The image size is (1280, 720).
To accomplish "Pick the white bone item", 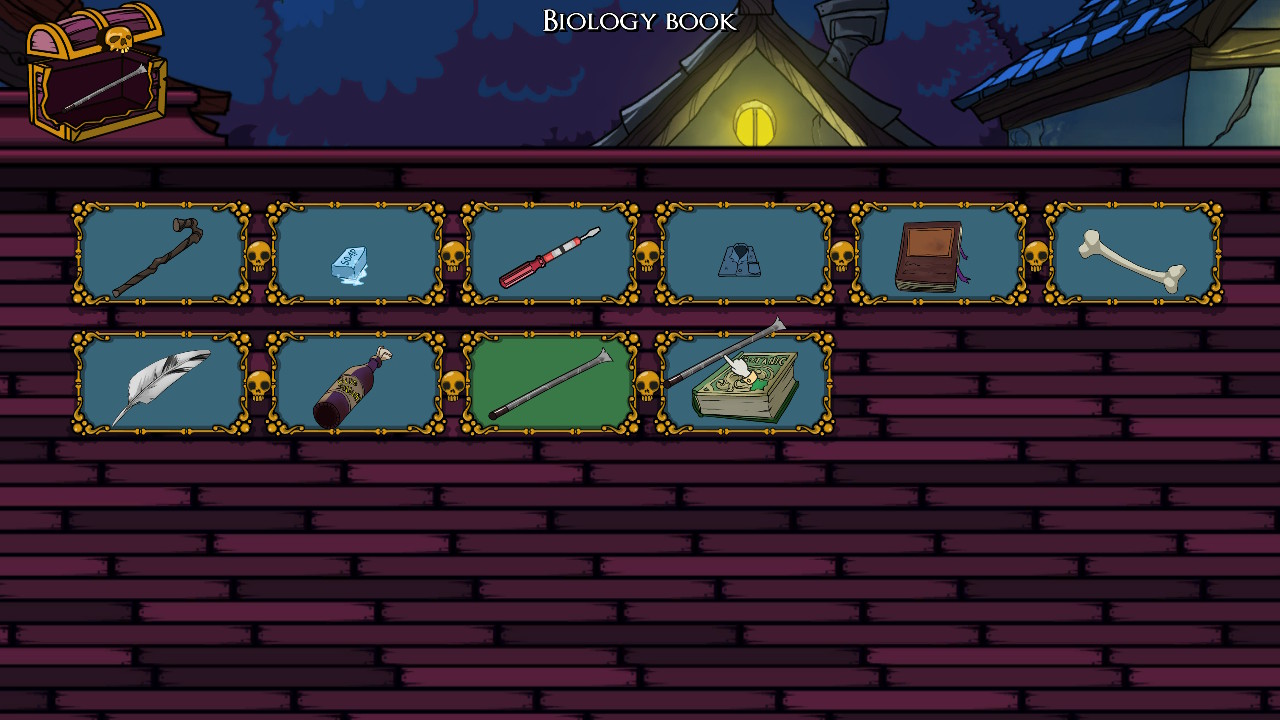I will [1132, 254].
